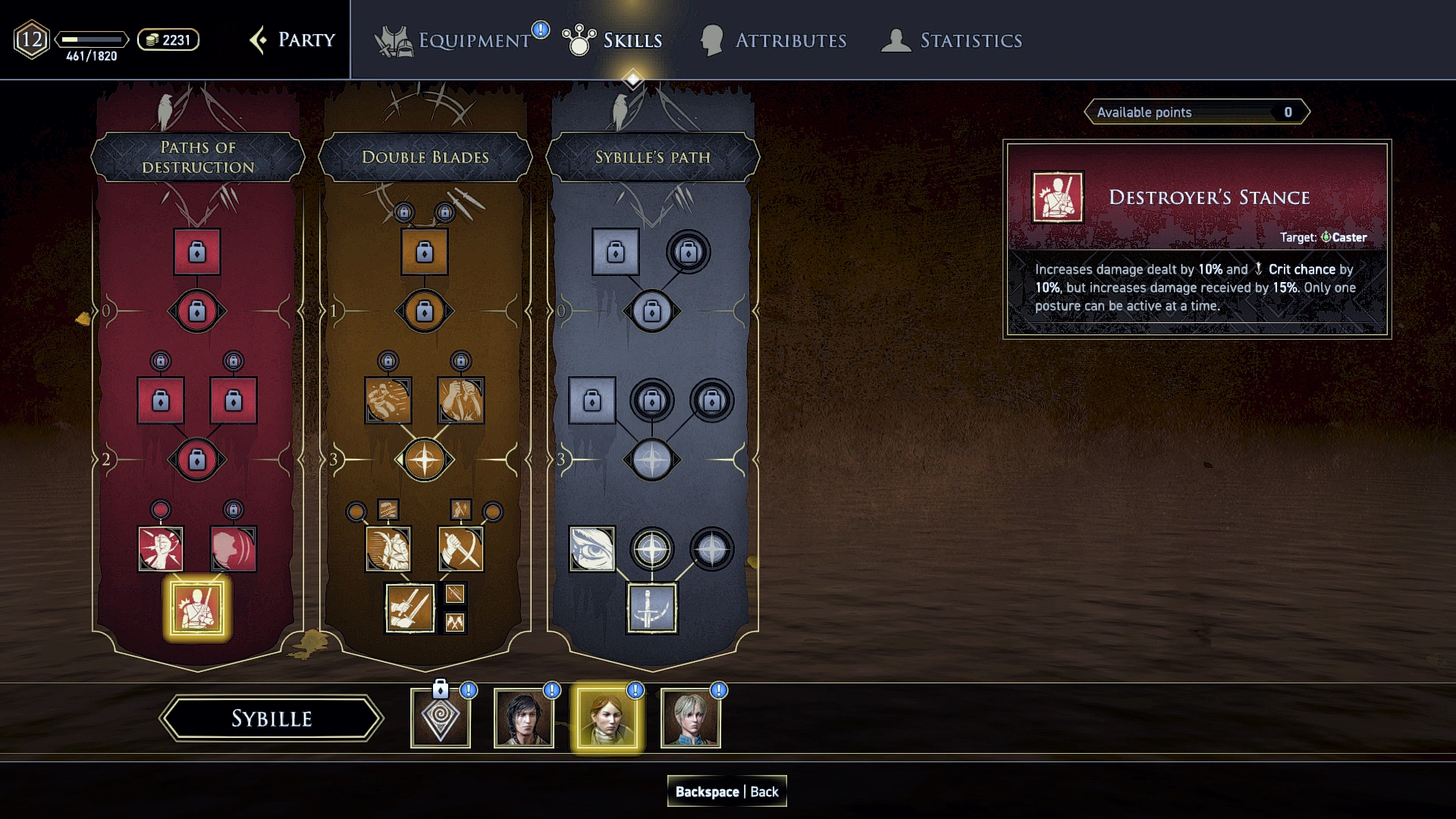
Task: Select the highlighted Destroyer's Stance skill
Action: pos(197,608)
